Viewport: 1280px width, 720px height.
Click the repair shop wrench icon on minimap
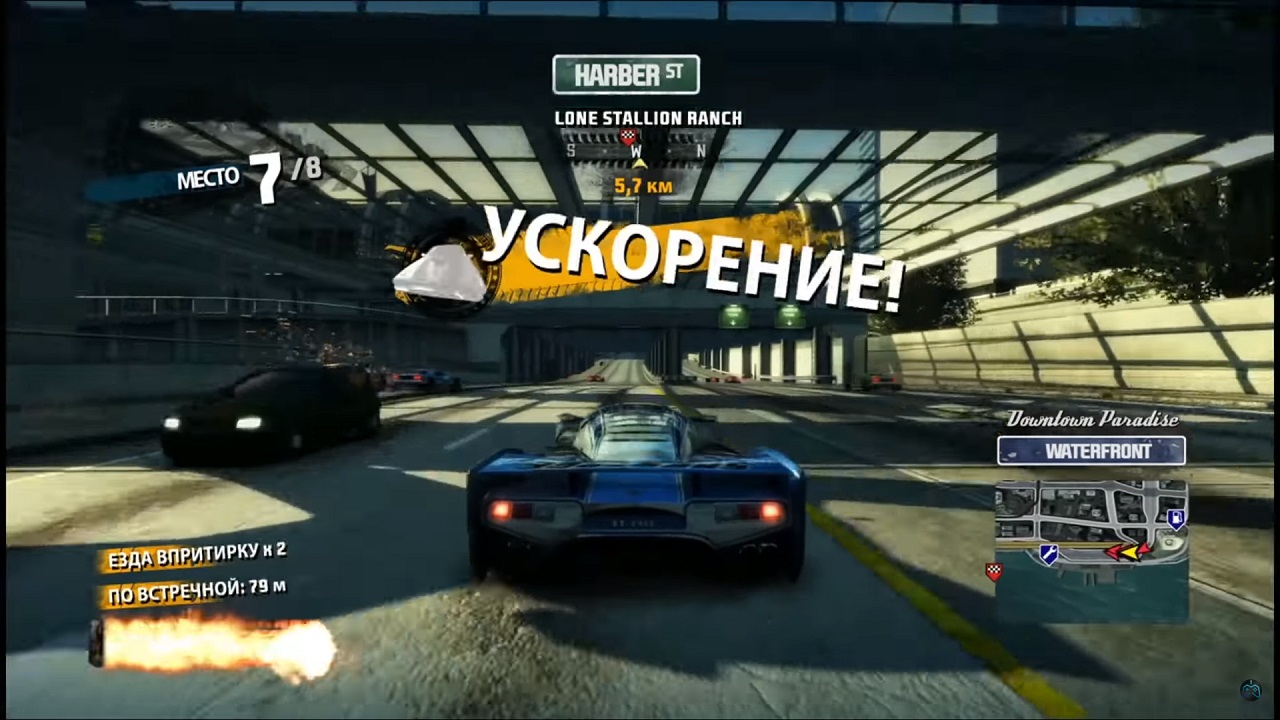(x=1049, y=554)
